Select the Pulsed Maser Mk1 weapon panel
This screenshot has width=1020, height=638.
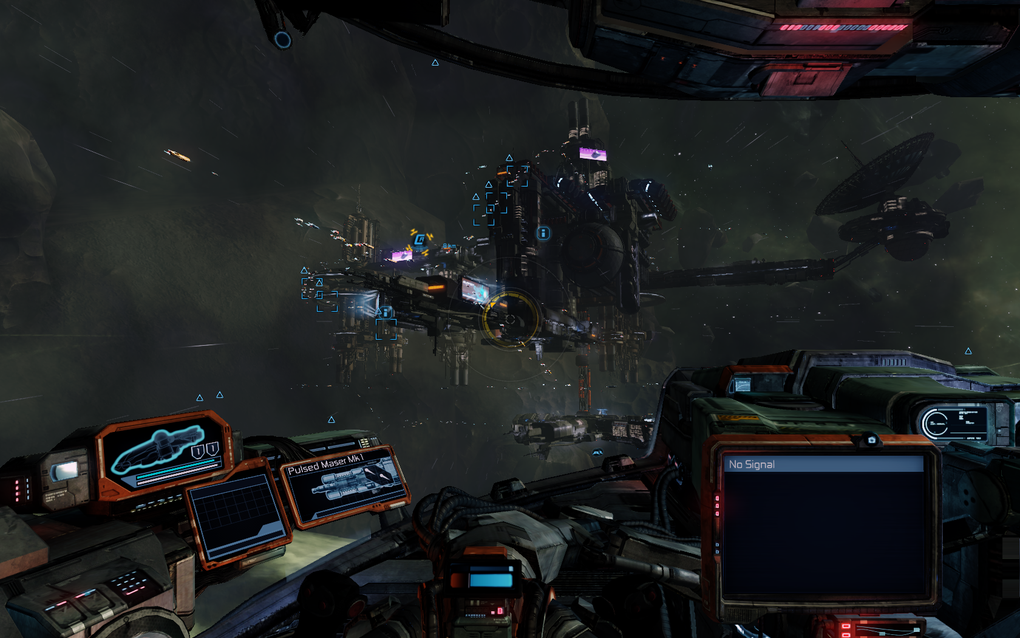pos(345,486)
